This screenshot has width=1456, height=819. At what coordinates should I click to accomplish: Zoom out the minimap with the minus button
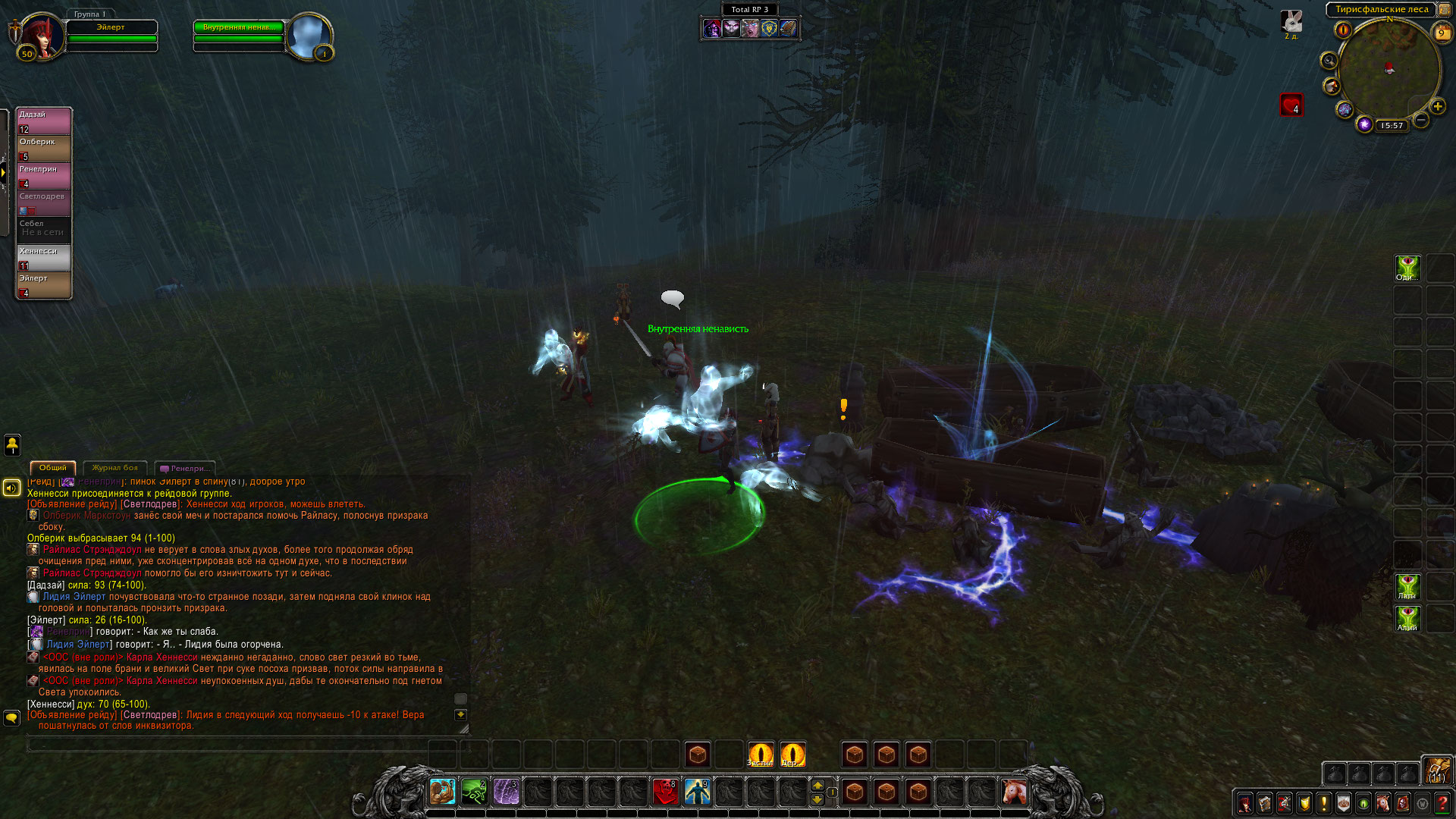1421,120
